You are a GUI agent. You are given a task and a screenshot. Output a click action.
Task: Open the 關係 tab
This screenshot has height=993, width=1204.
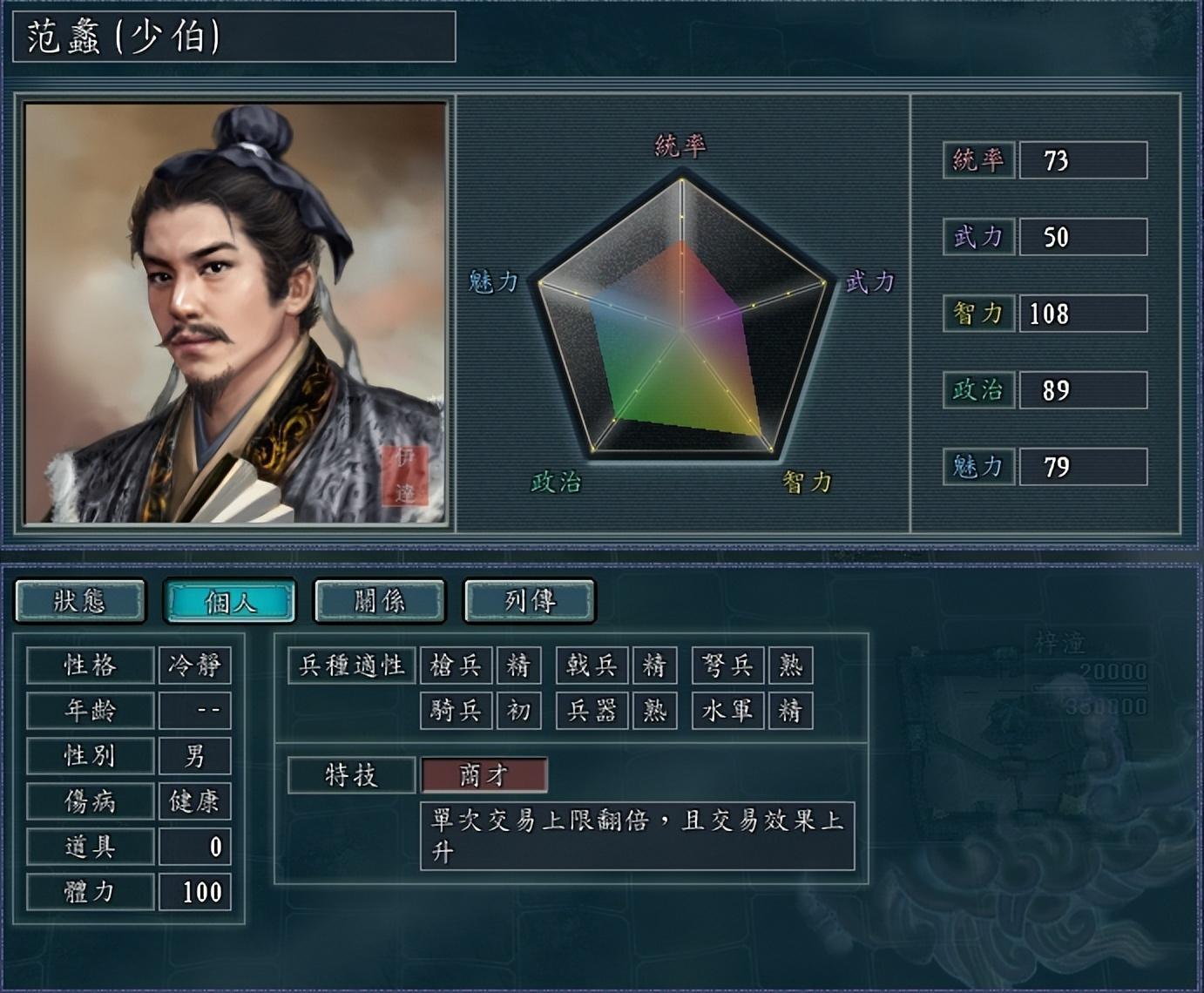(380, 601)
